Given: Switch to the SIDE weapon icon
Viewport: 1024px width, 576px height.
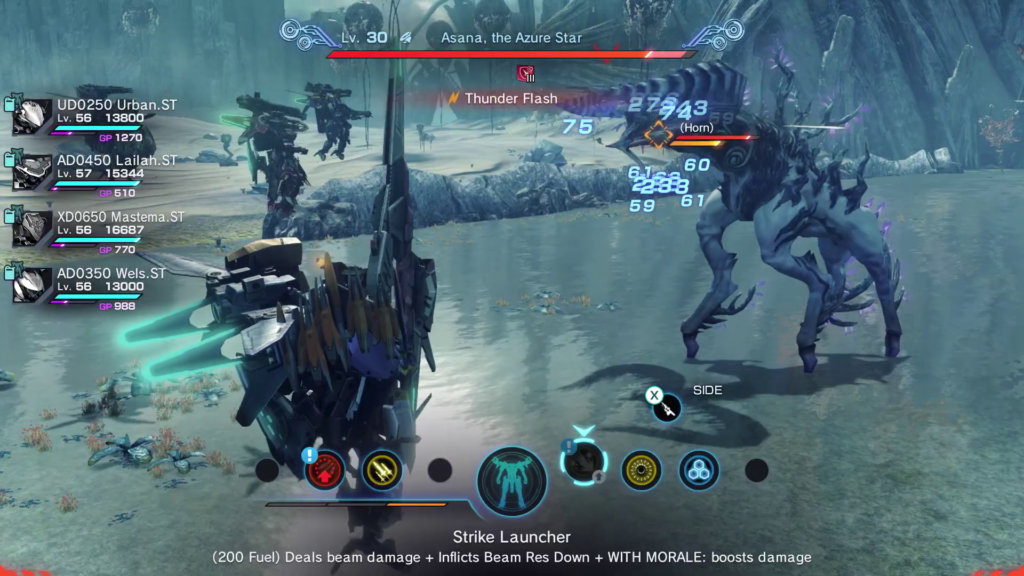Looking at the screenshot, I should click(667, 406).
